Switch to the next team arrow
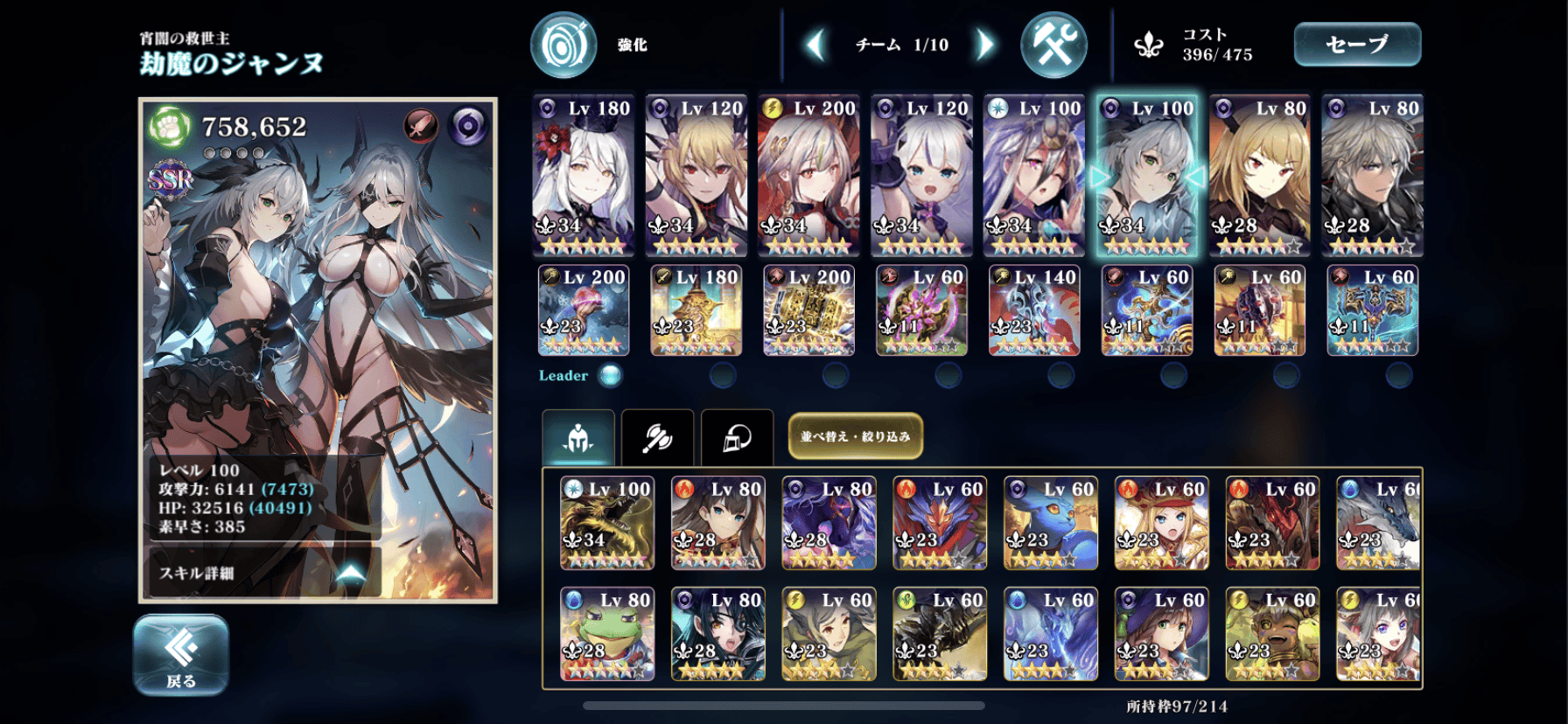 [x=985, y=45]
